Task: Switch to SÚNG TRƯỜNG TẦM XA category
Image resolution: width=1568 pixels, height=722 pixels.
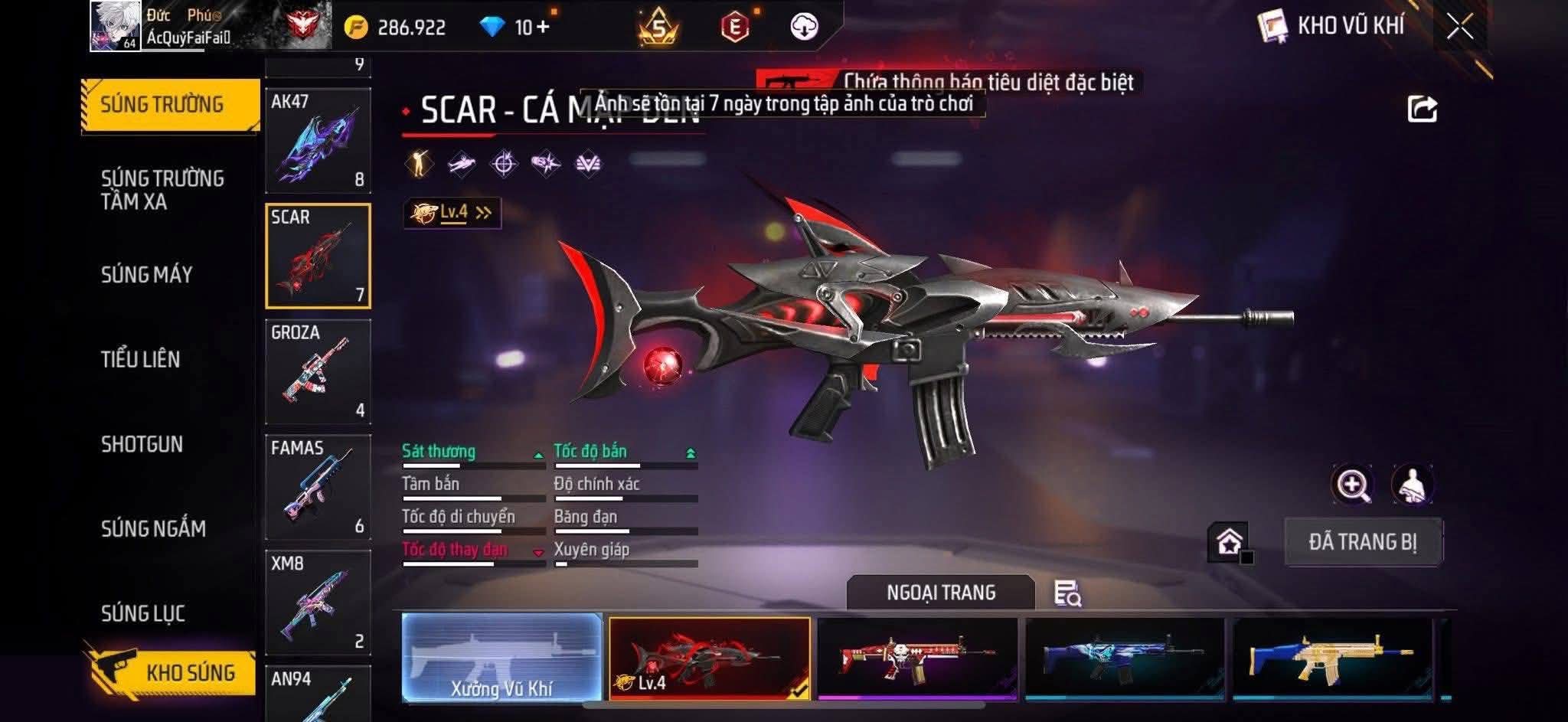Action: (162, 190)
